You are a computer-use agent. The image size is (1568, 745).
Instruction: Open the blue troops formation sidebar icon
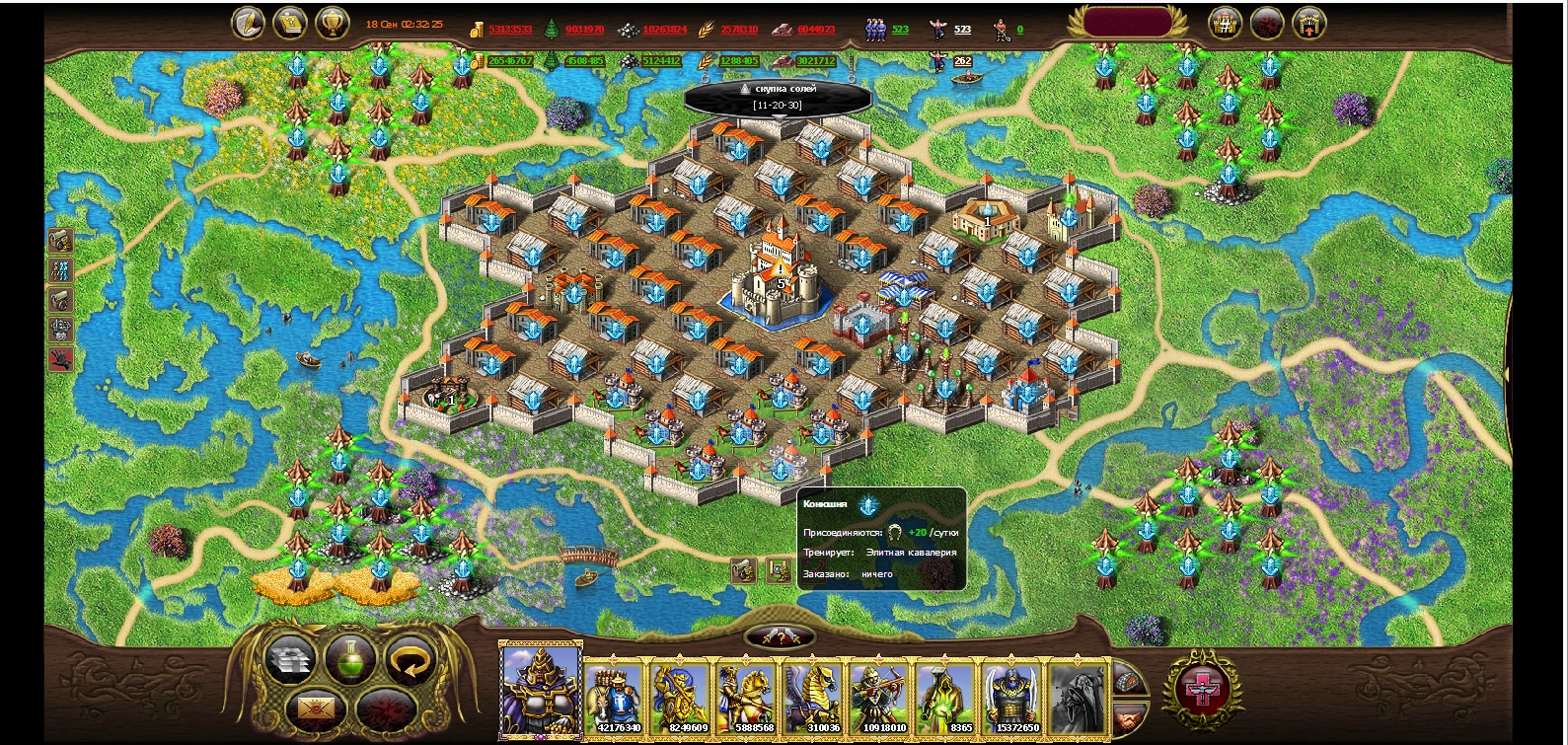click(60, 270)
